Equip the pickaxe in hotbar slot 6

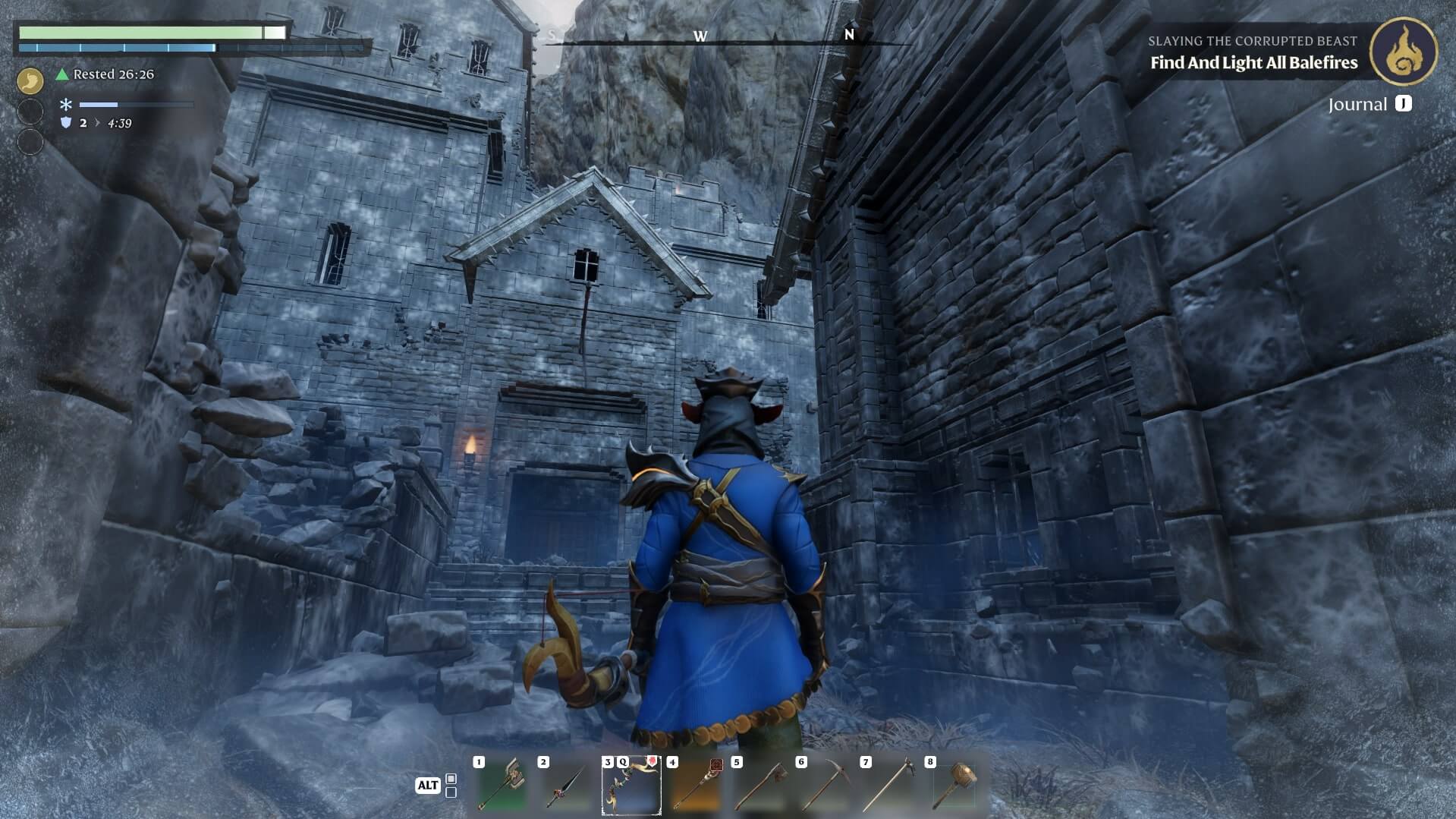point(824,786)
